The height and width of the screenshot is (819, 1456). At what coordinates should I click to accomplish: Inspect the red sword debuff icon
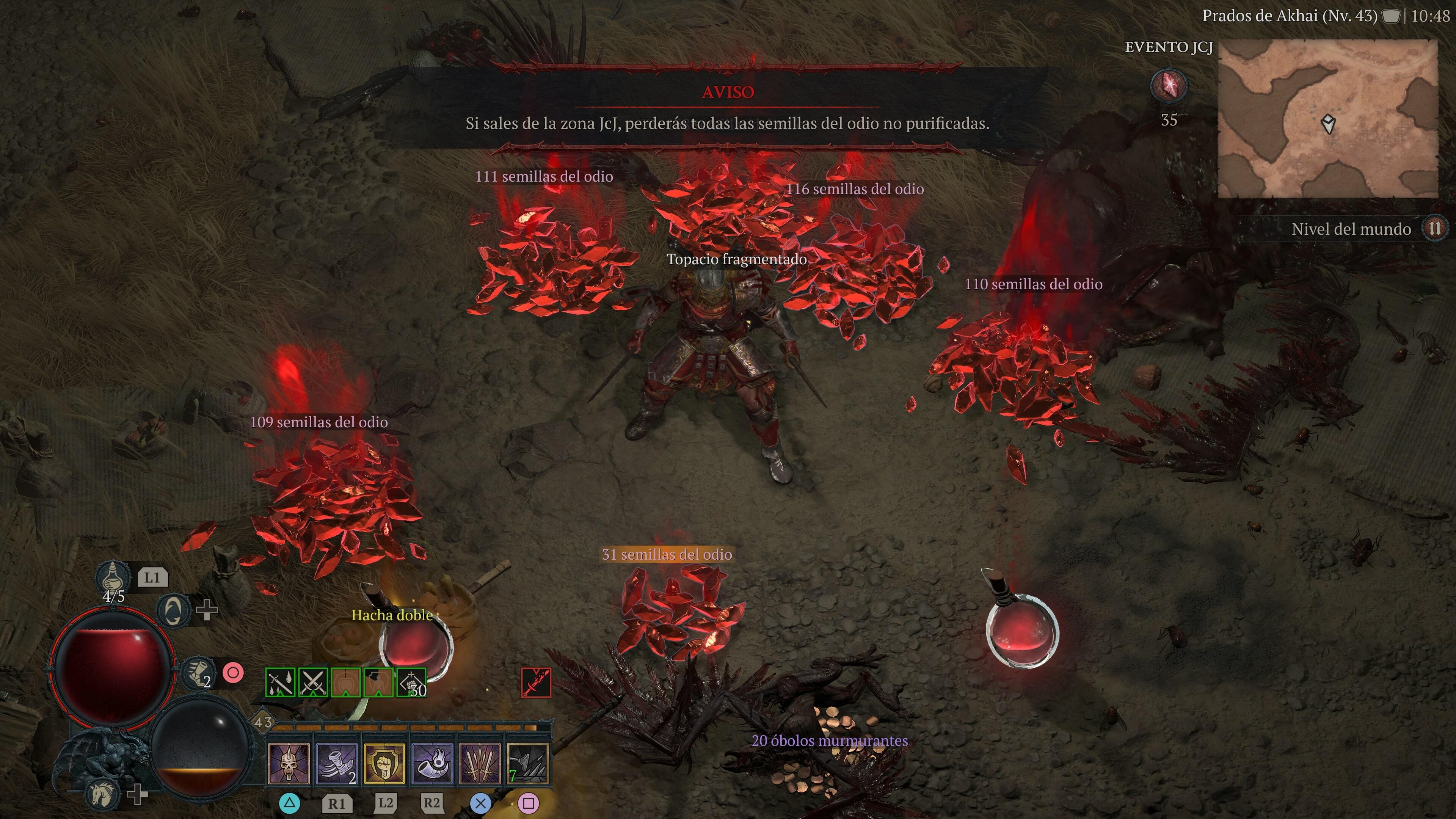[x=536, y=683]
